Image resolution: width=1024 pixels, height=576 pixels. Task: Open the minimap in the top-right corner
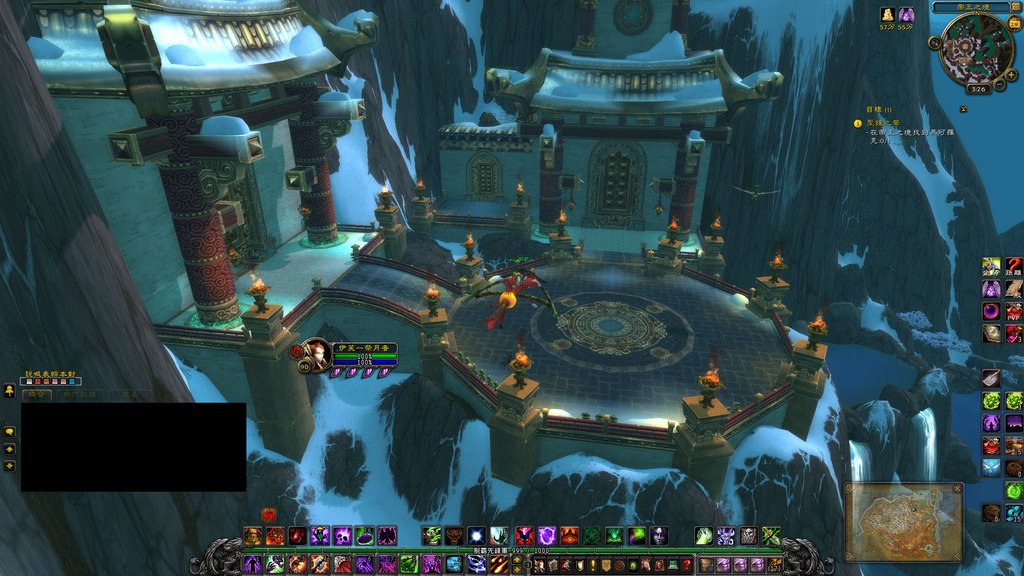pos(976,48)
